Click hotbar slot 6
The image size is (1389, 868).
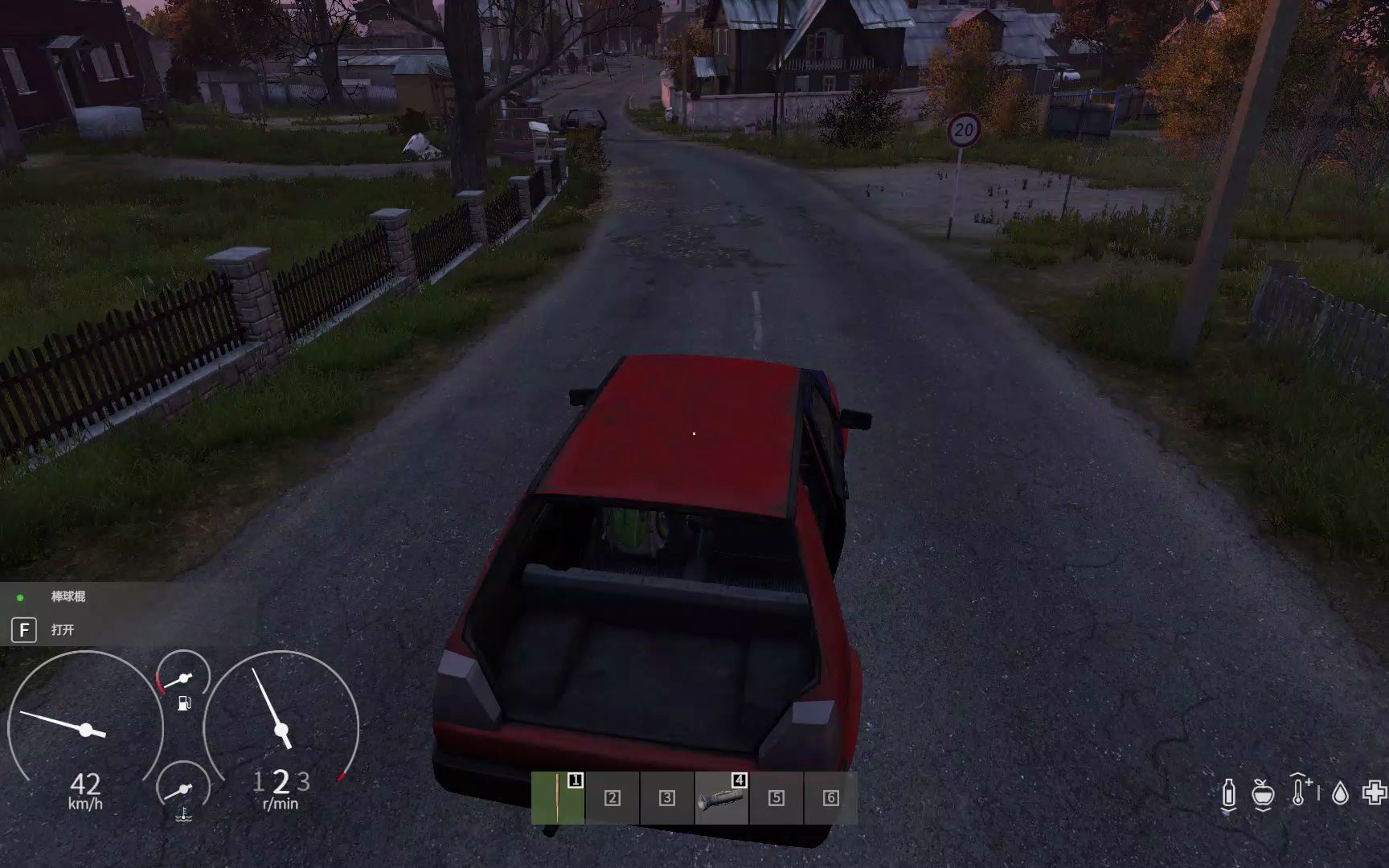pos(828,798)
